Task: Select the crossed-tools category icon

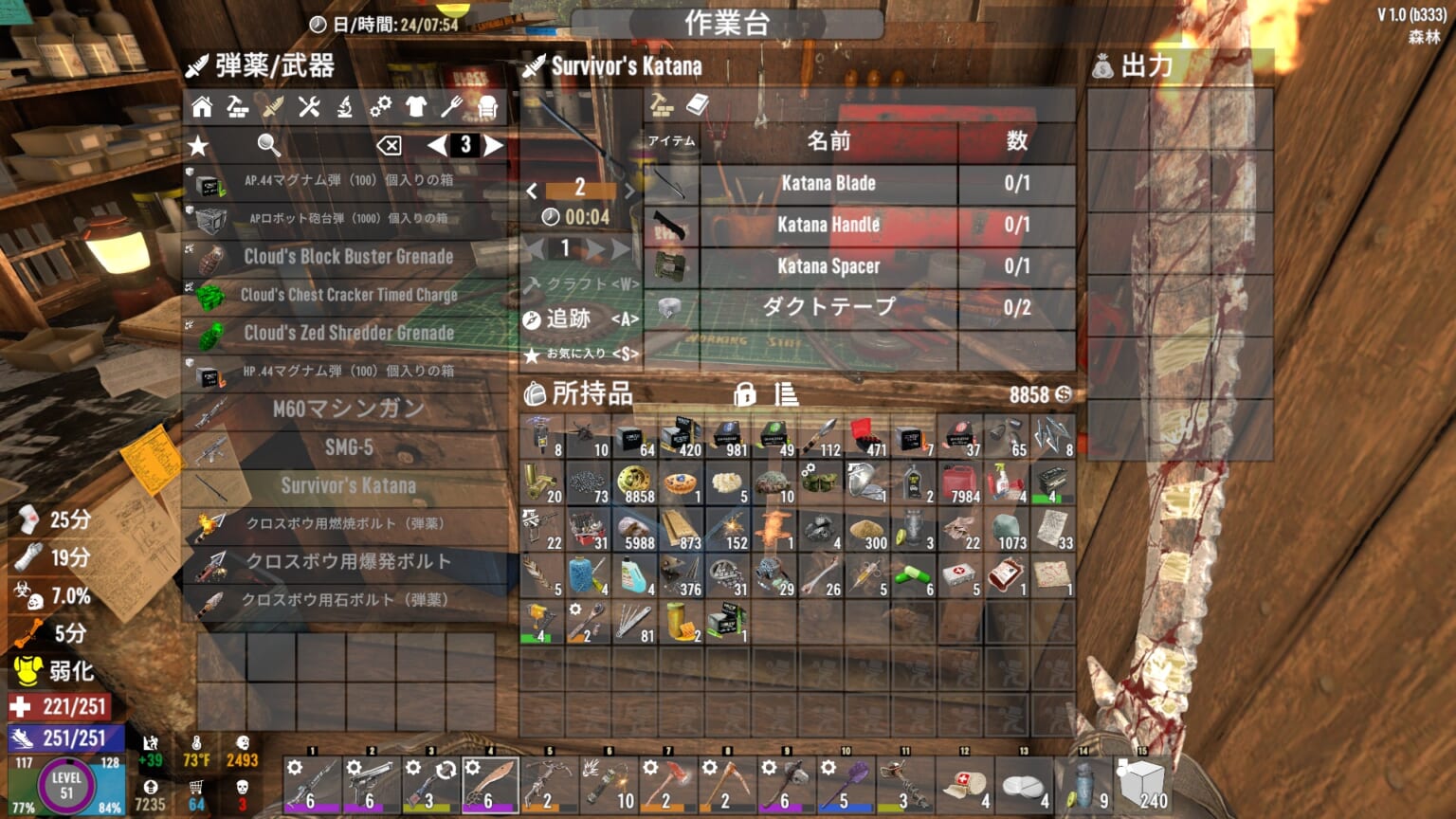Action: coord(309,107)
